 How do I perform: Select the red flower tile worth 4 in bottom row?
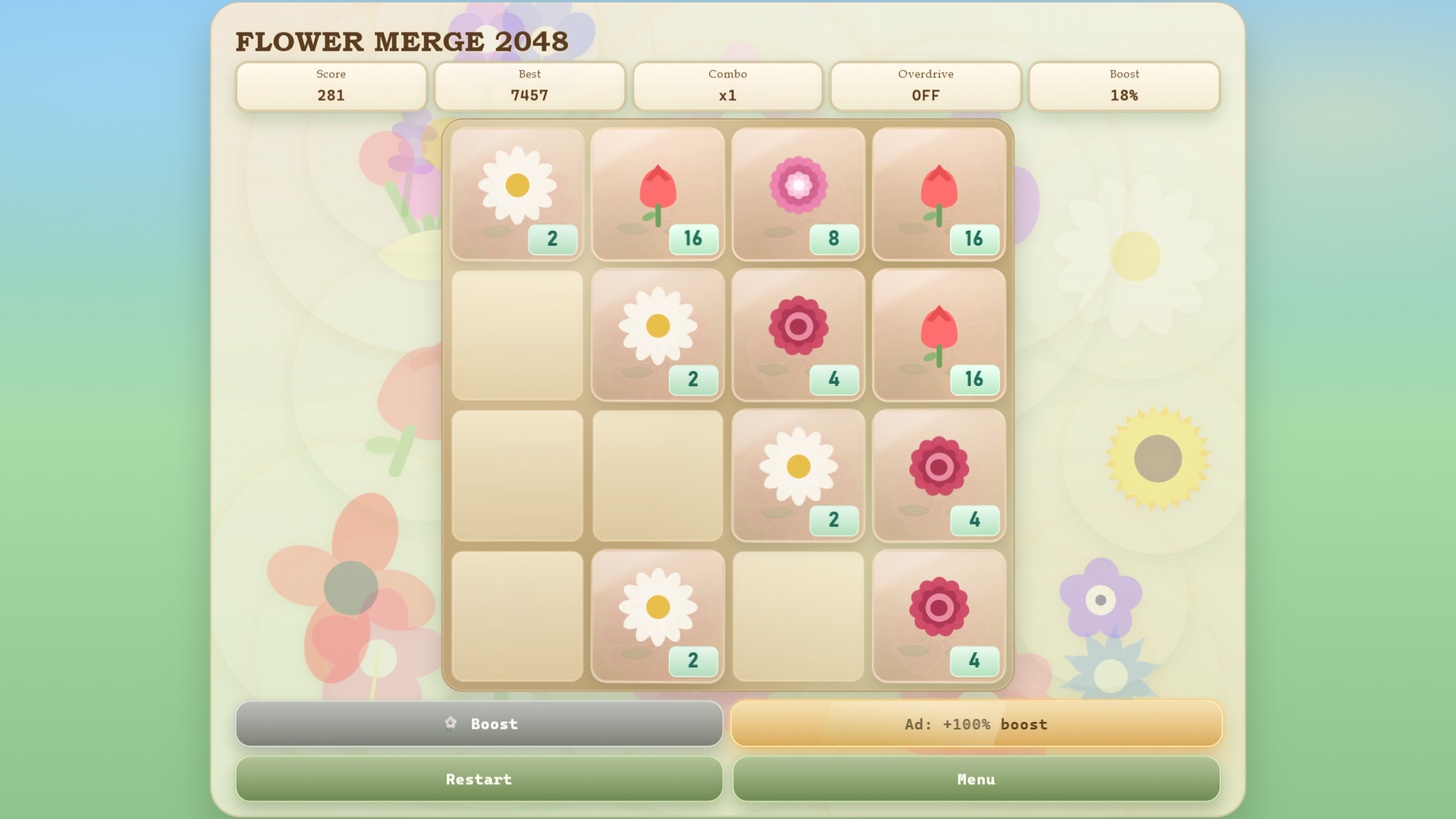[939, 615]
